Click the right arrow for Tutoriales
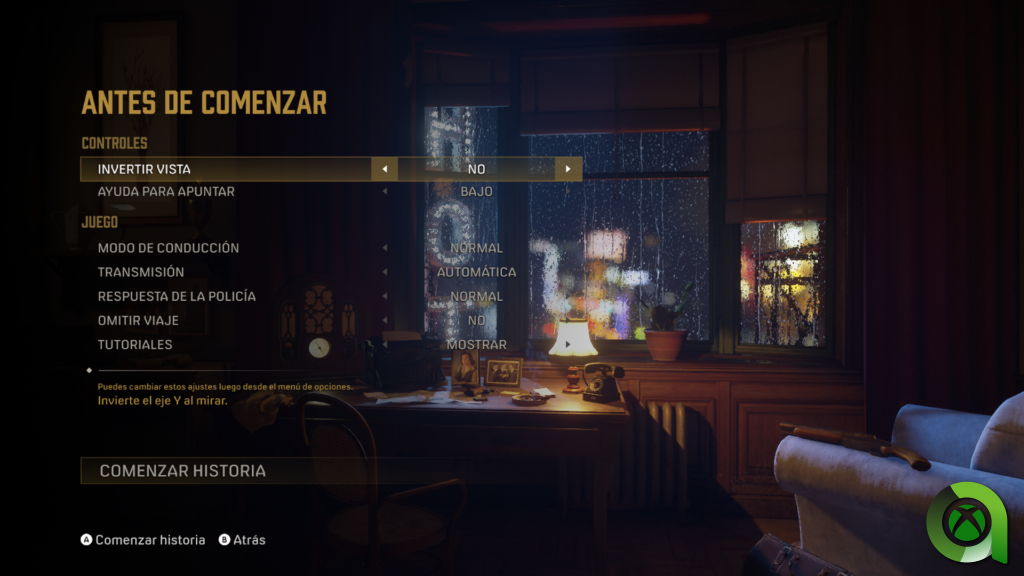 [x=568, y=344]
